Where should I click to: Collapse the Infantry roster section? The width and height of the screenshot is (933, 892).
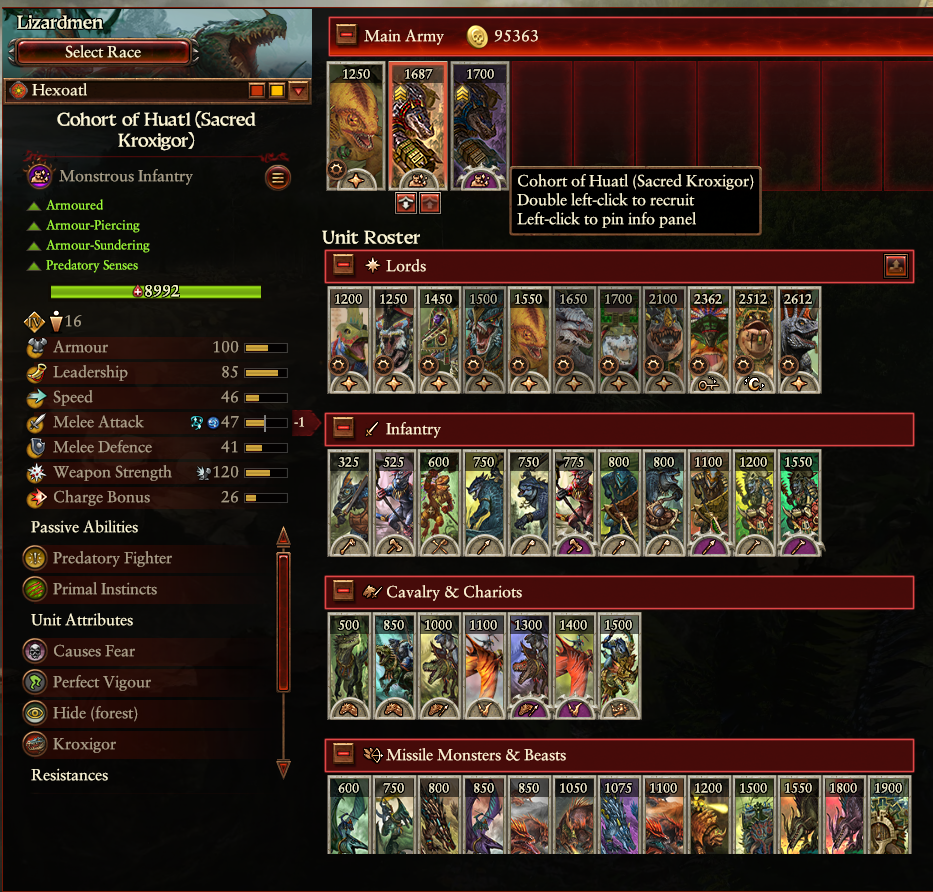click(343, 428)
